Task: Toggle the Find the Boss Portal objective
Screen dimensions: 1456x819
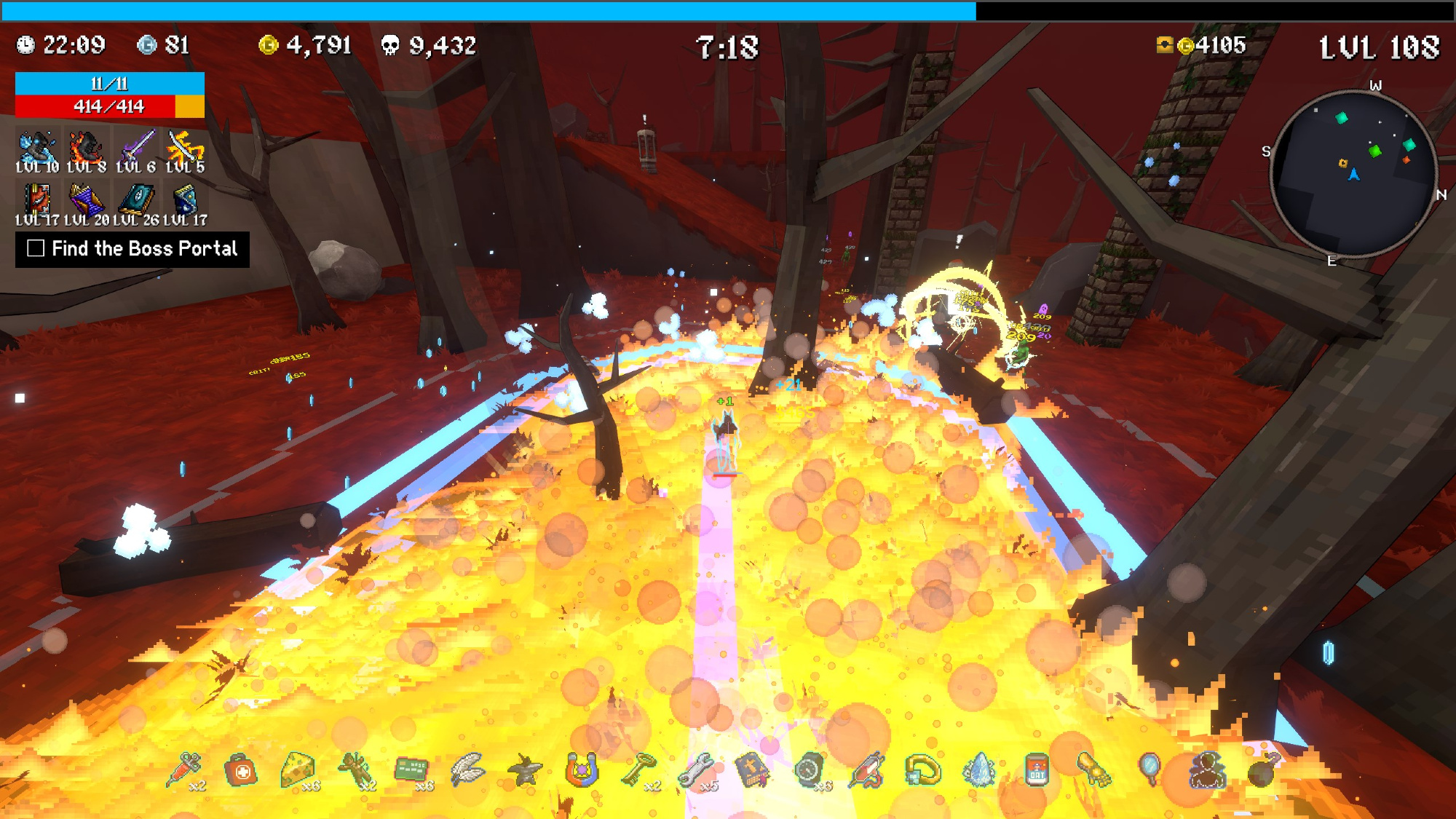Action: [x=36, y=249]
